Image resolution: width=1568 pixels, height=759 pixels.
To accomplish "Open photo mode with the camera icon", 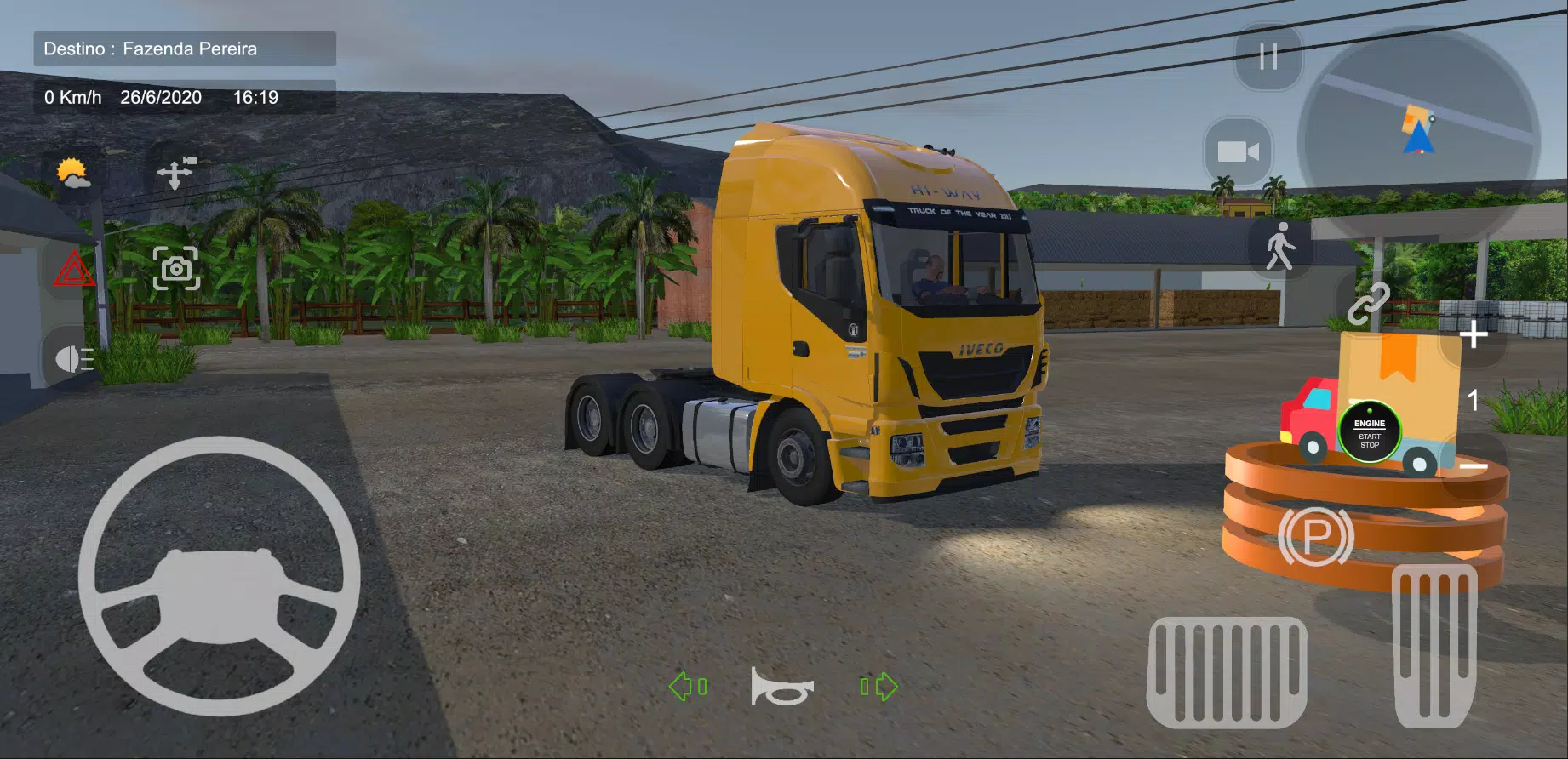I will coord(176,269).
